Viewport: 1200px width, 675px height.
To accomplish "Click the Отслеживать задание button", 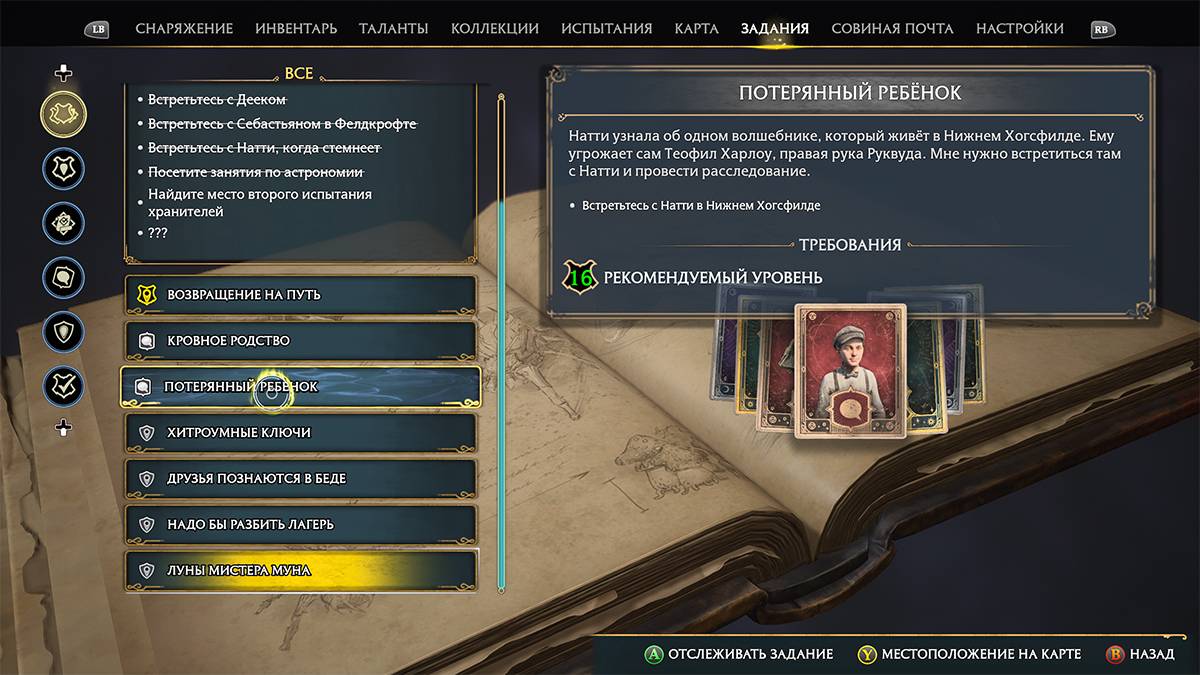I will pyautogui.click(x=738, y=654).
